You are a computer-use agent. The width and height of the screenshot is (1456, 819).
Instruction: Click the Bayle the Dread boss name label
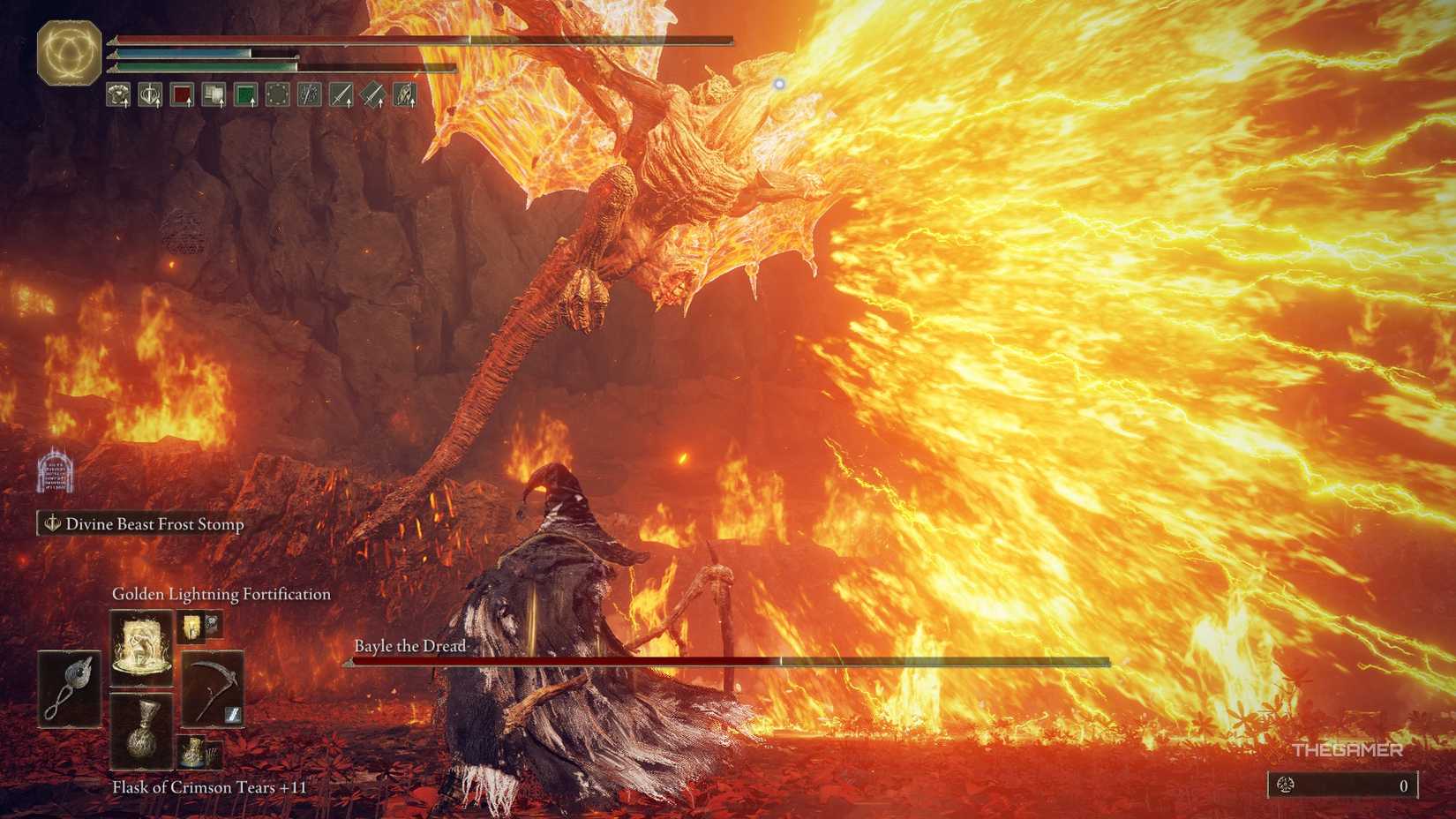[411, 646]
